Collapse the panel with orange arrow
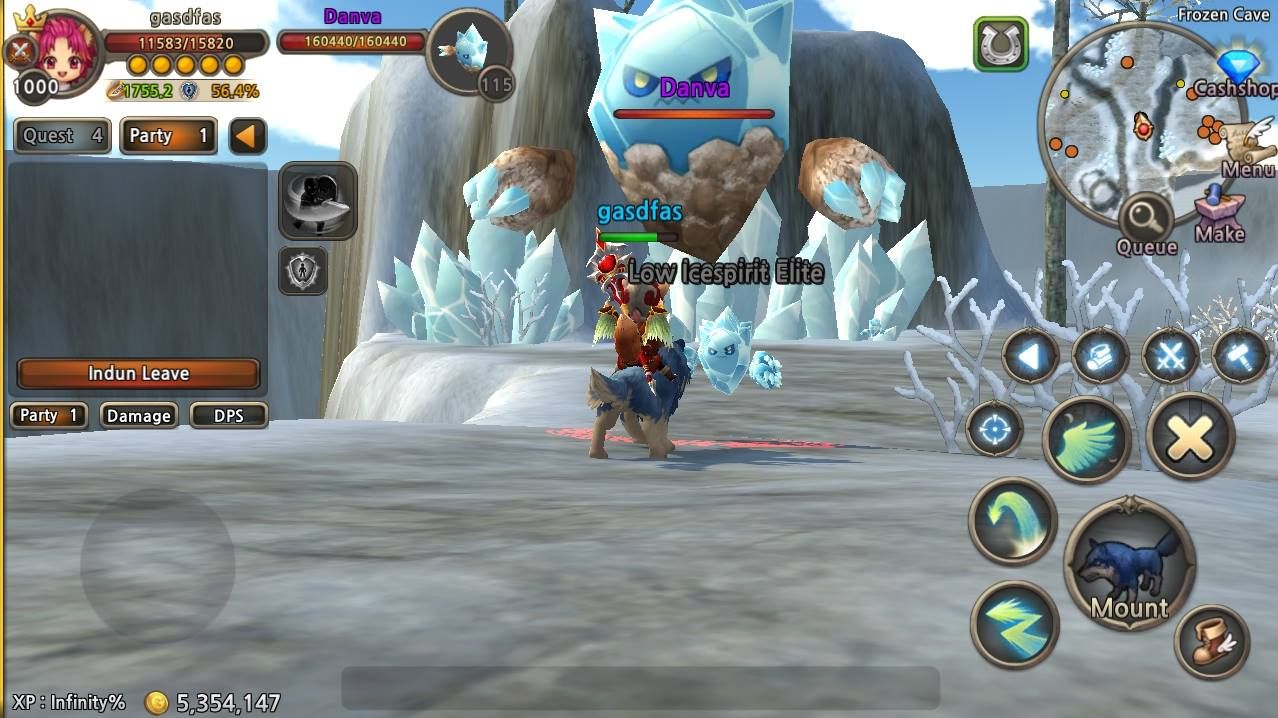Viewport: 1278px width, 718px height. pyautogui.click(x=247, y=136)
